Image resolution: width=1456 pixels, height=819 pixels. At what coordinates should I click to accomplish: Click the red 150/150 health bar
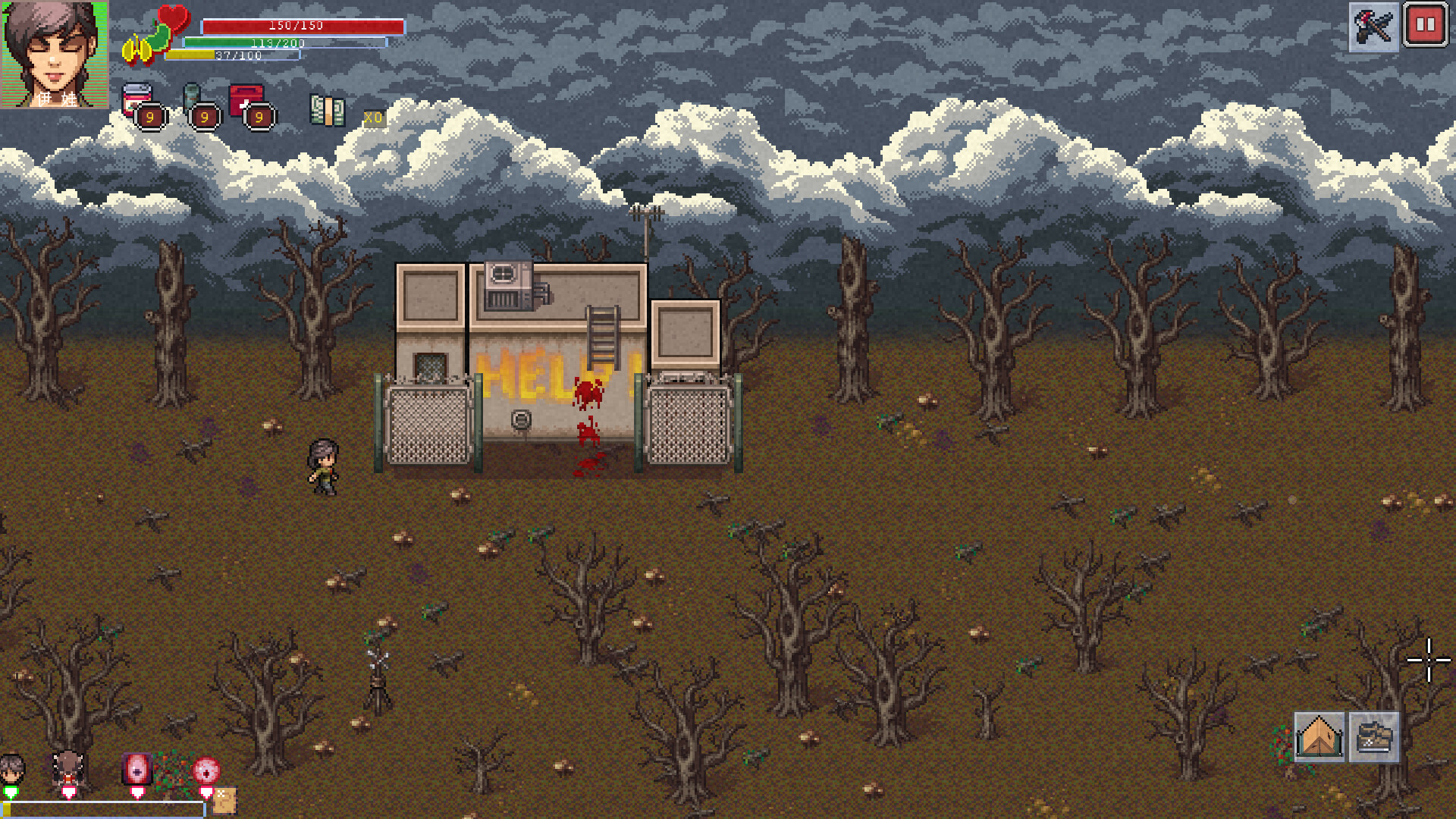(296, 25)
